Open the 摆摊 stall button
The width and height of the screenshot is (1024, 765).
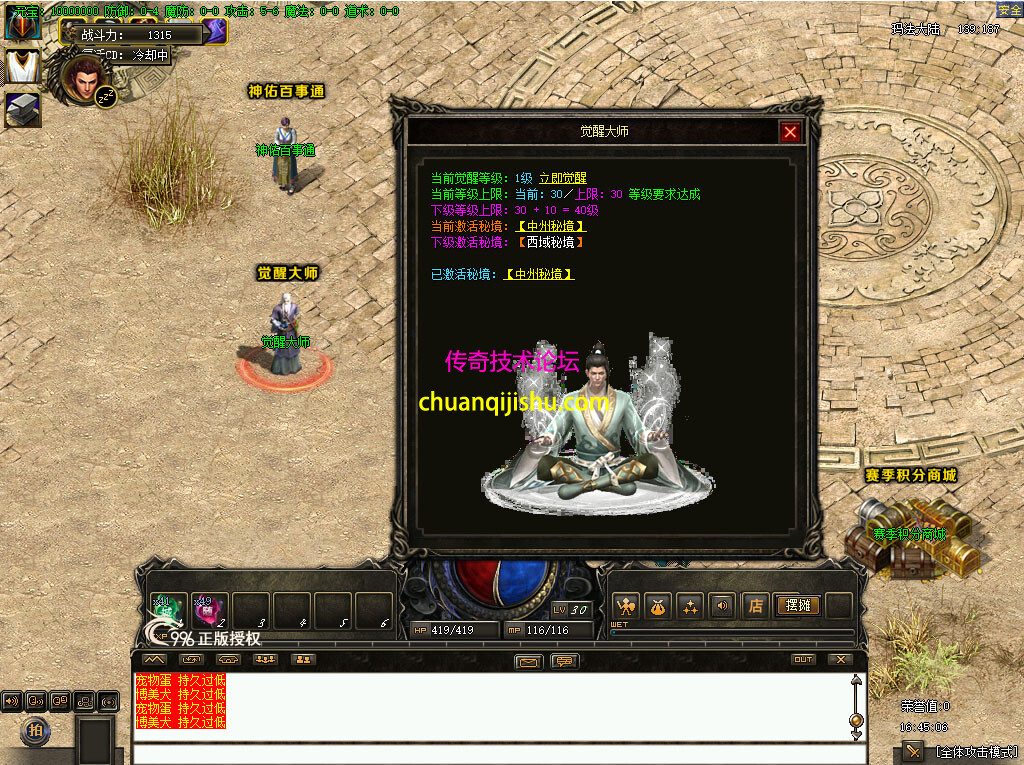click(x=797, y=606)
